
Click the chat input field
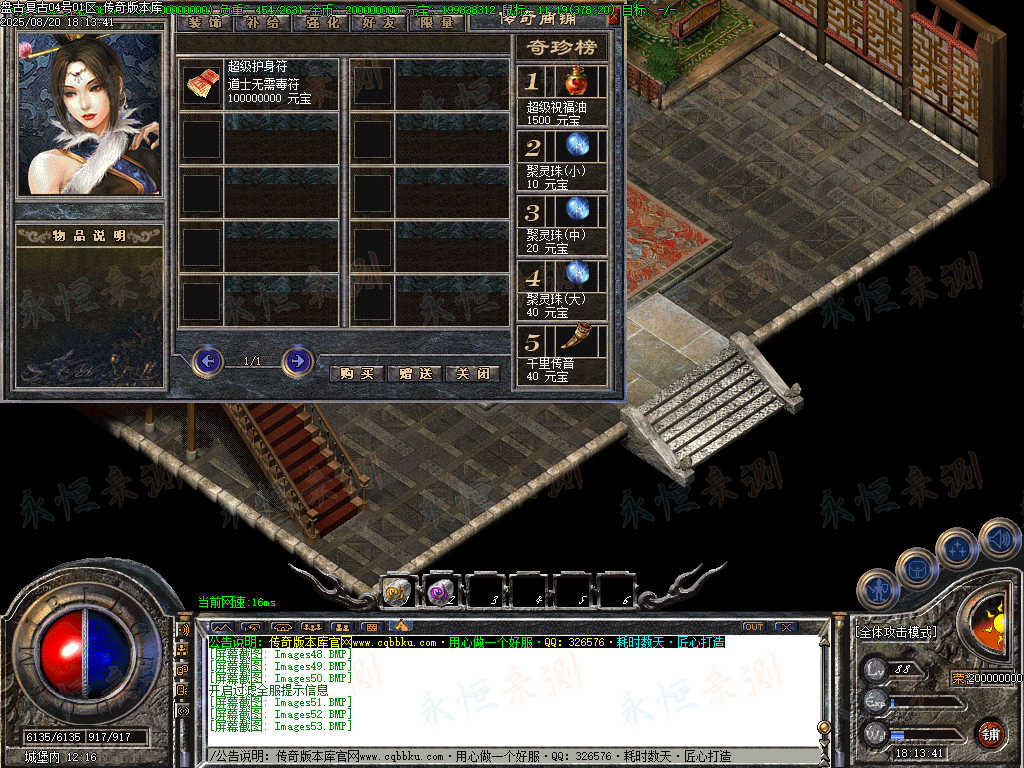pos(510,756)
